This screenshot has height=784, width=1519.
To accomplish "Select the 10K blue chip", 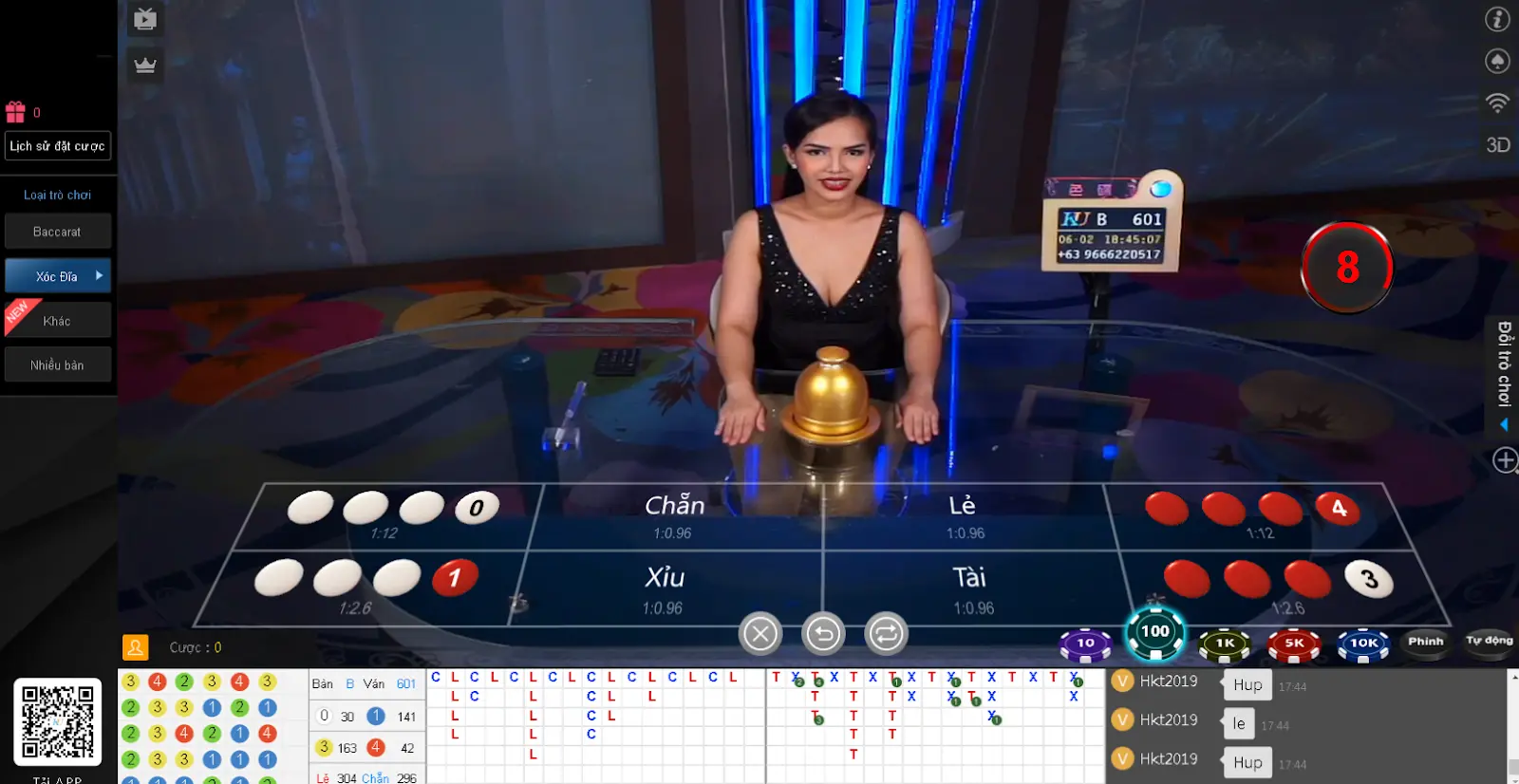I will (1363, 644).
